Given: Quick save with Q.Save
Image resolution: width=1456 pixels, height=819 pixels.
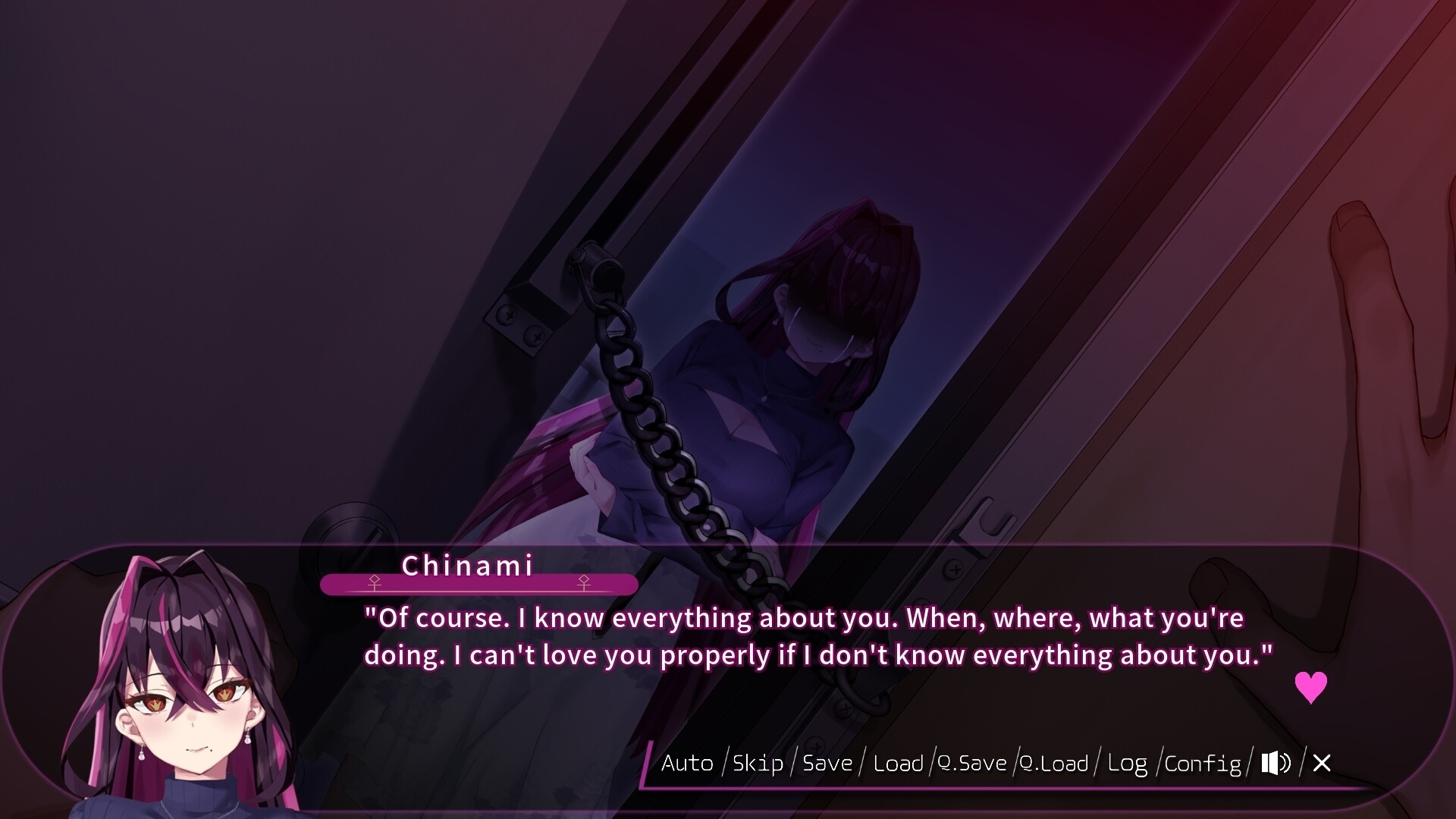Looking at the screenshot, I should [972, 763].
